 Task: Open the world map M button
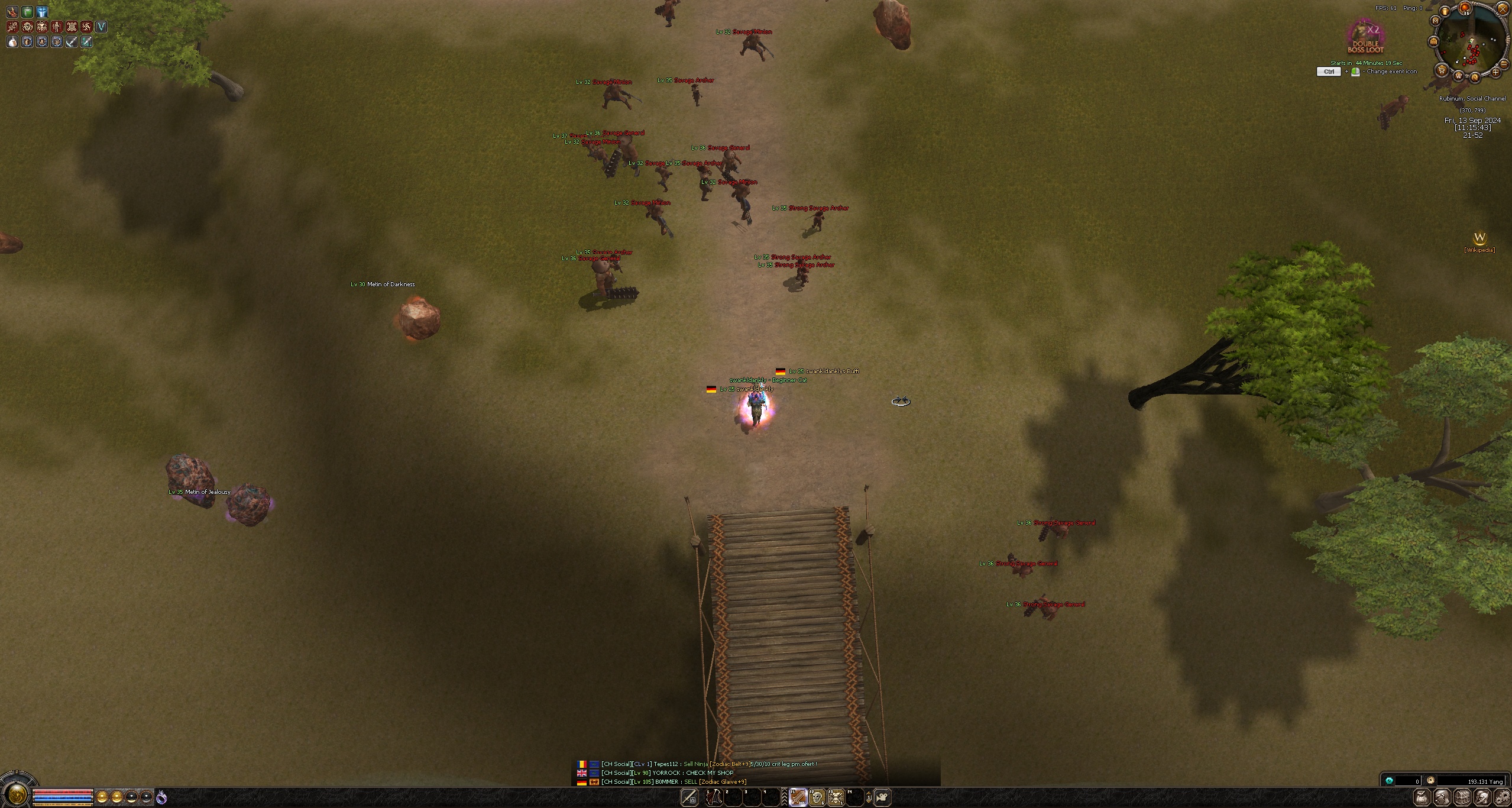pyautogui.click(x=1435, y=21)
